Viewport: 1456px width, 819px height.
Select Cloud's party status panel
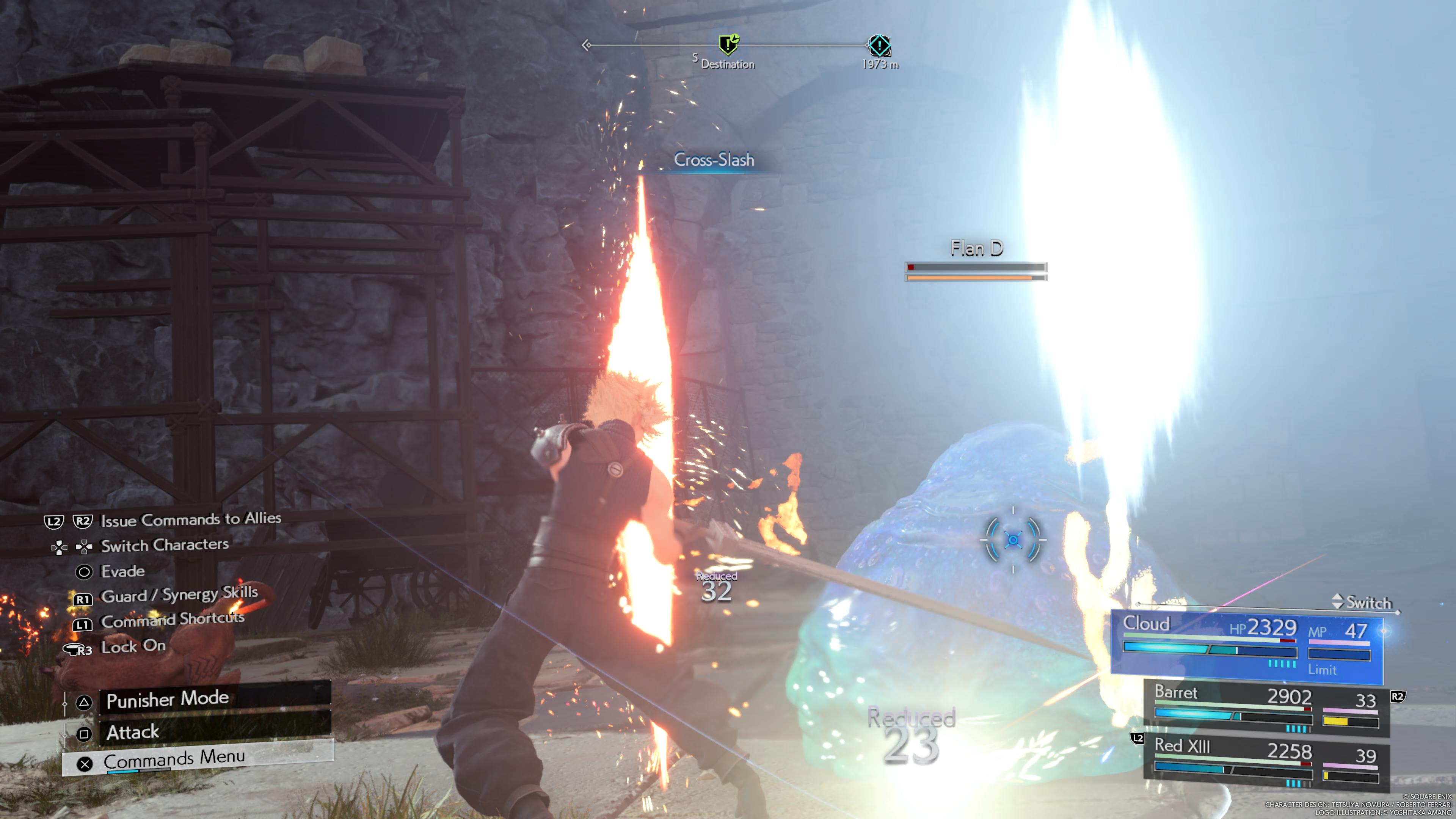coord(1246,646)
